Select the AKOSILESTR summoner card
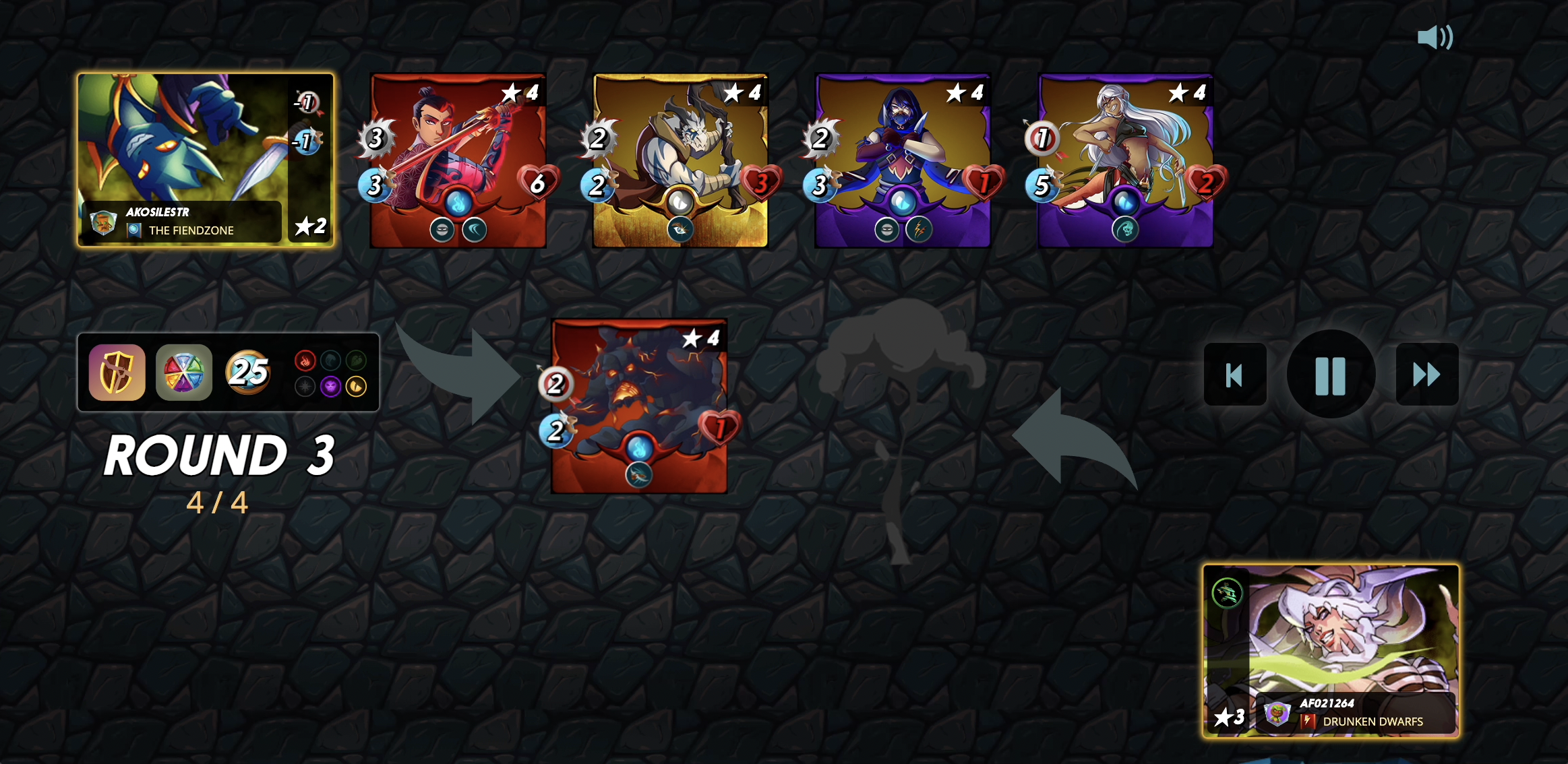This screenshot has height=764, width=1568. pyautogui.click(x=206, y=160)
